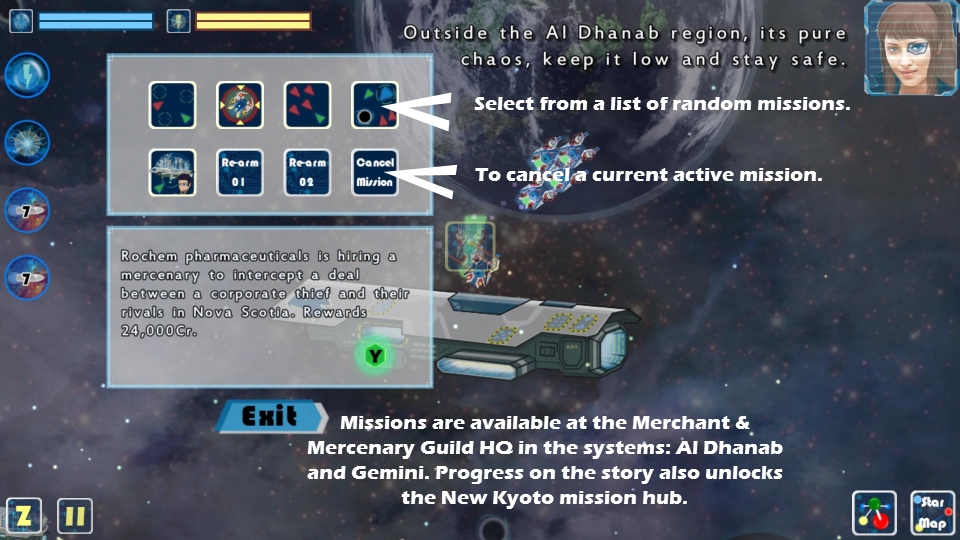
Task: Choose the mission with three dashed circles
Action: click(173, 105)
